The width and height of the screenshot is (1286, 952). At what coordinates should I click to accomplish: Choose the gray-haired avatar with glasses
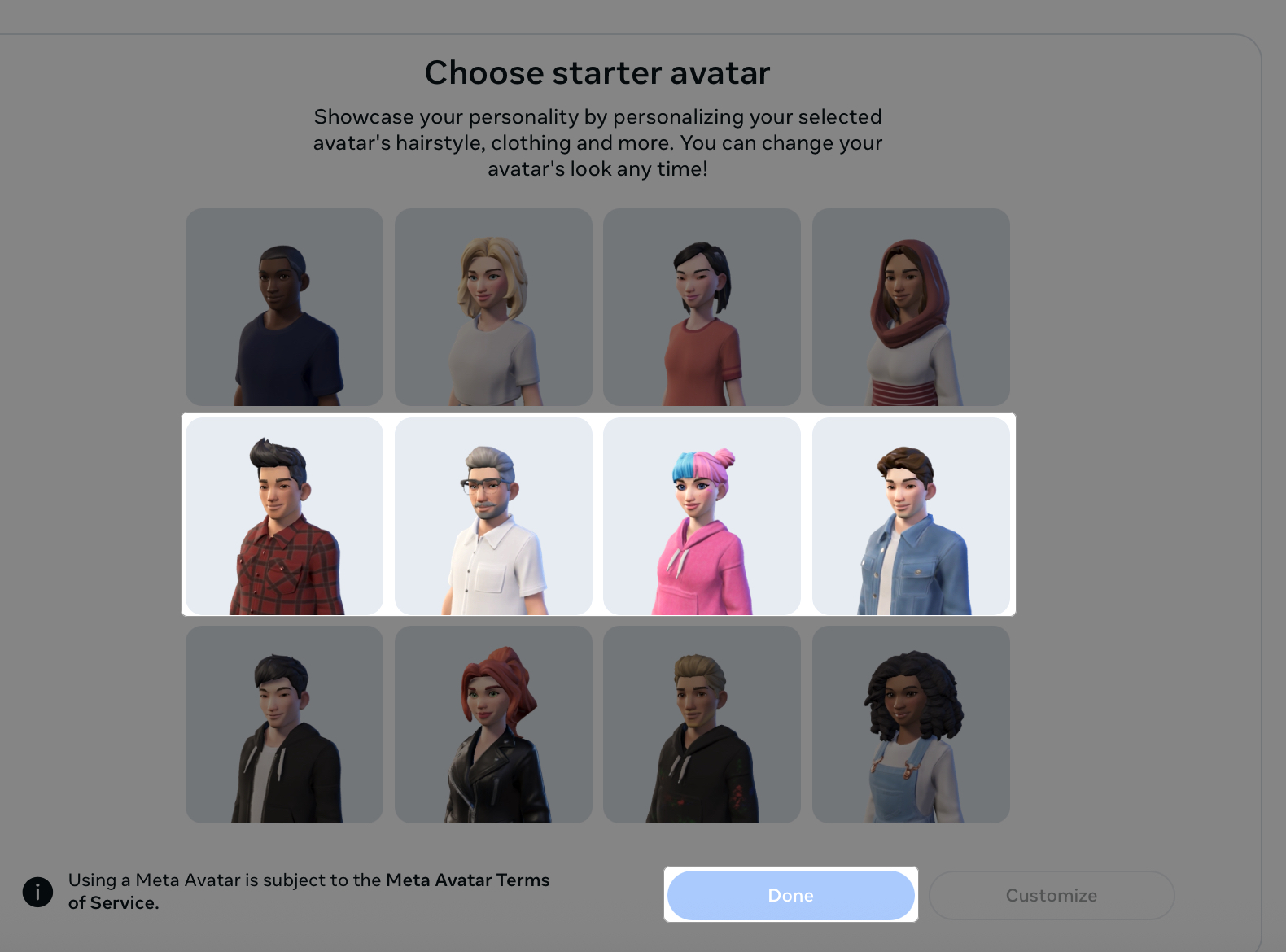click(492, 516)
